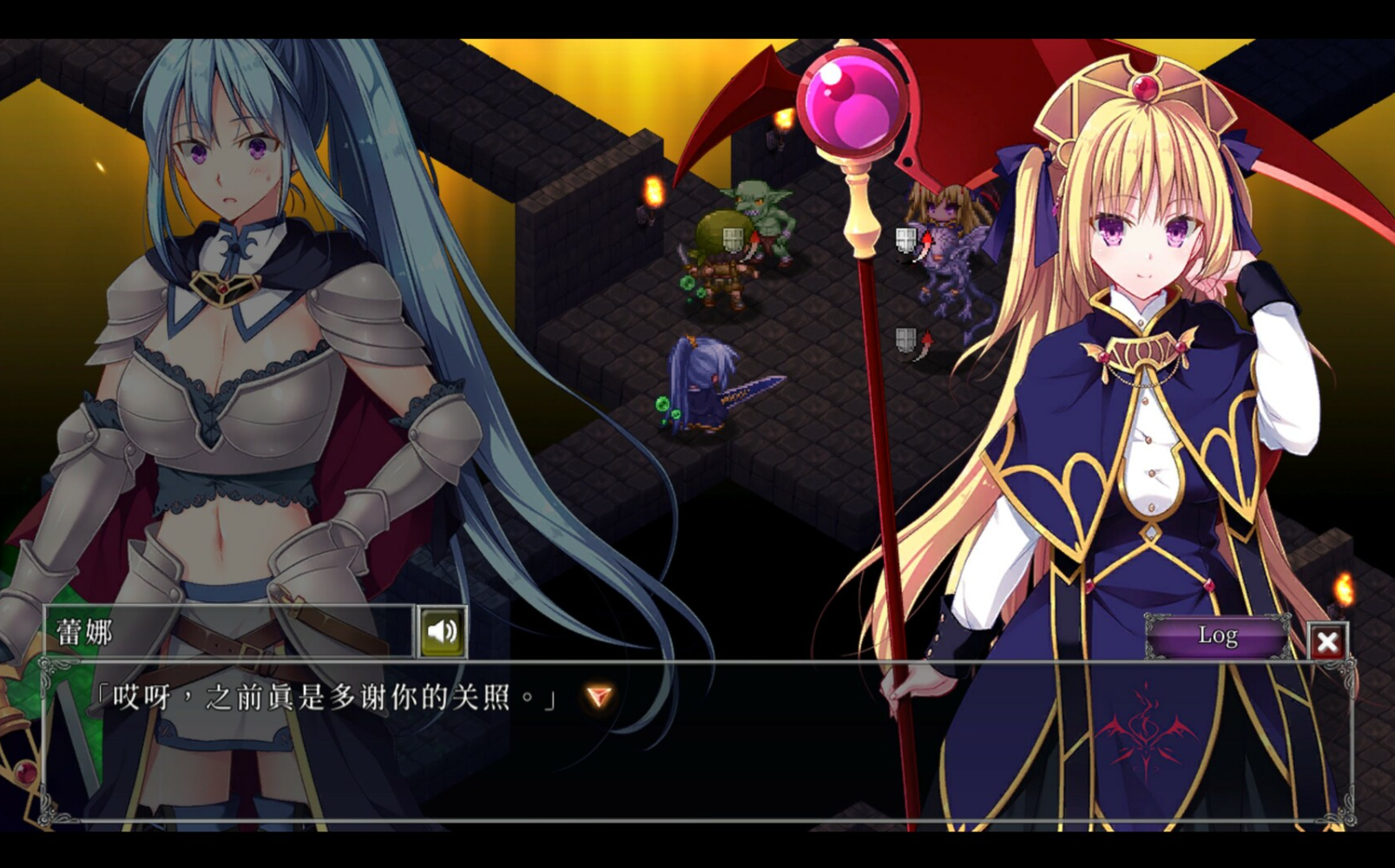Toggle the dialogue window visibility with the X
Image resolution: width=1395 pixels, height=868 pixels.
1328,641
